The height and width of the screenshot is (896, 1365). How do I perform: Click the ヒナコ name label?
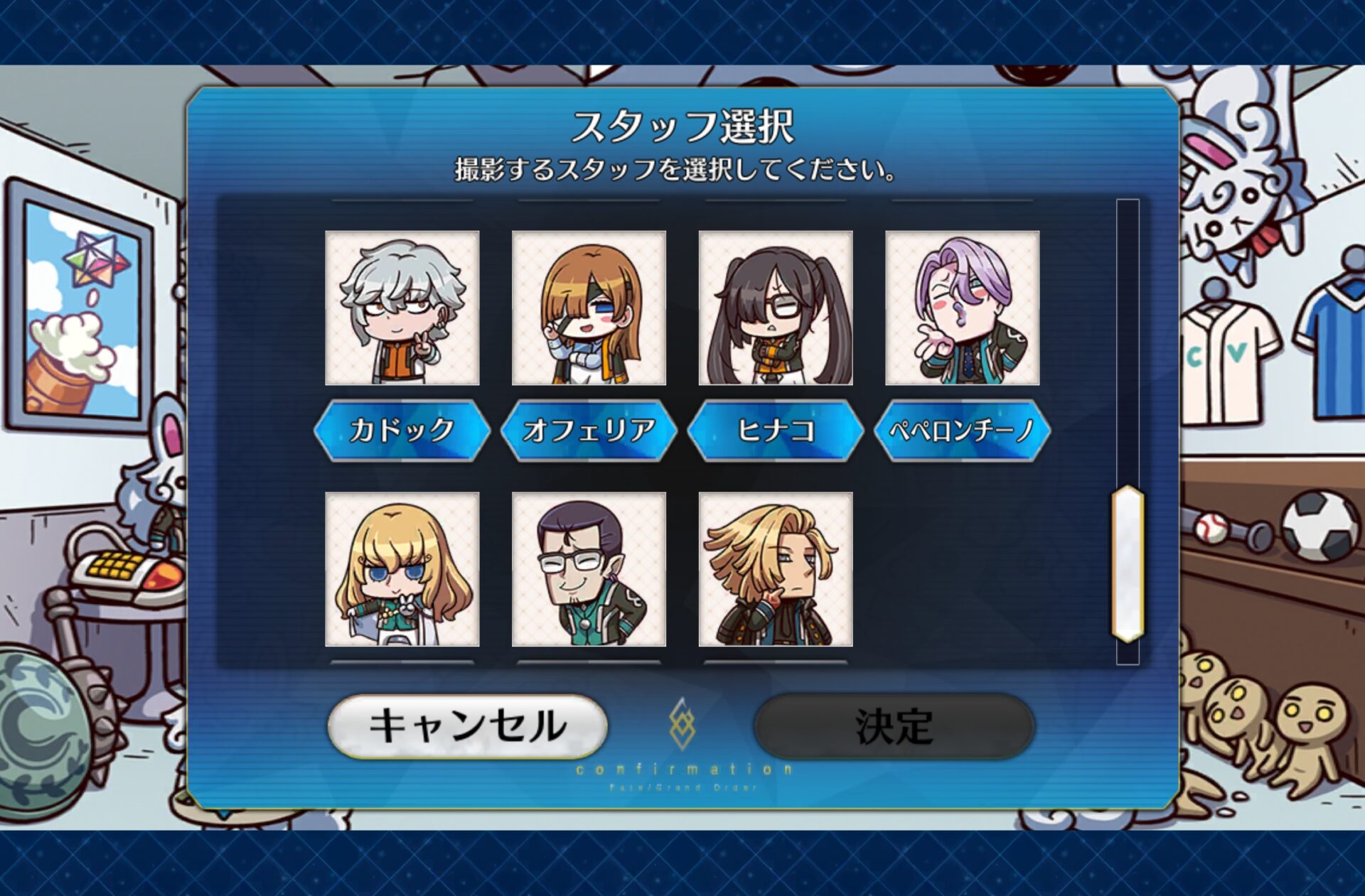(776, 430)
